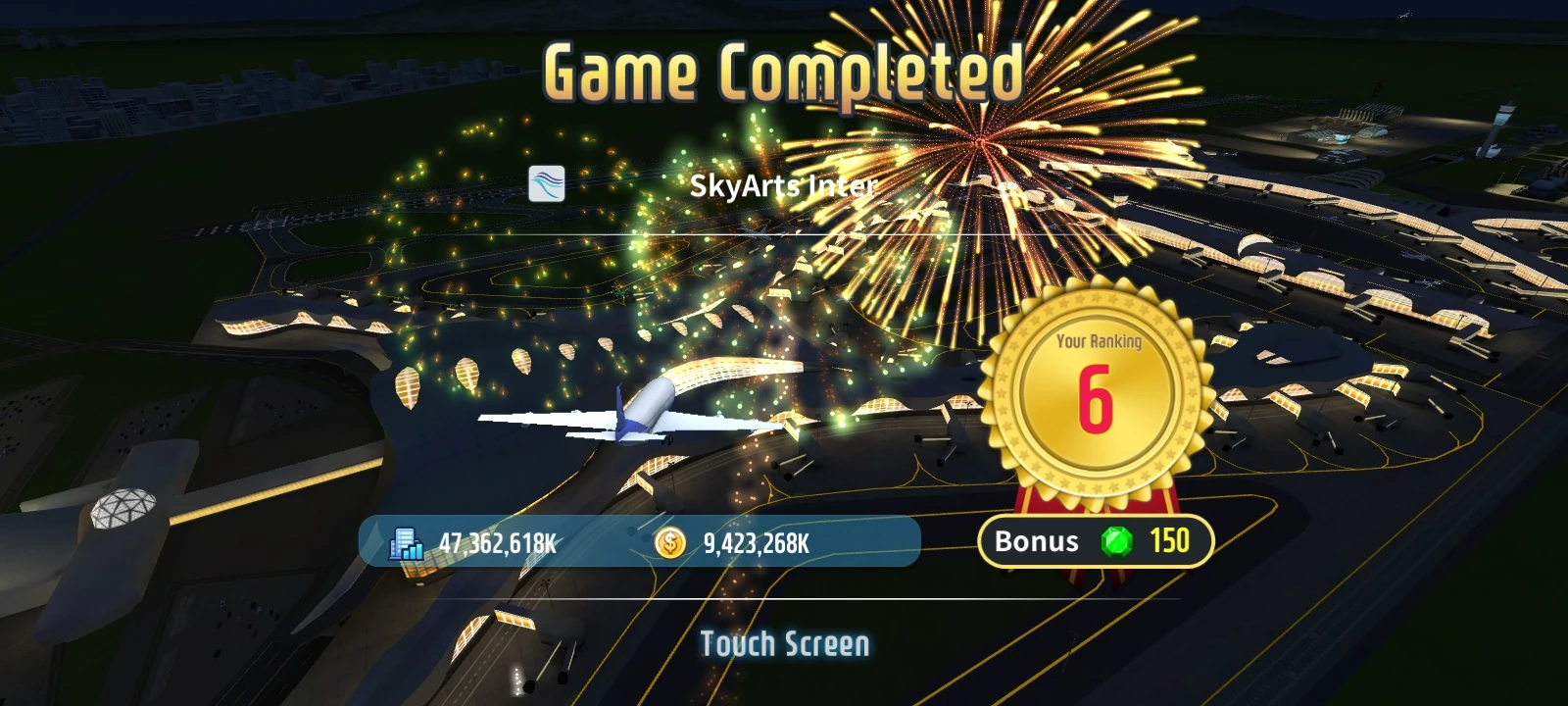
Task: Click the gold dollar coin icon
Action: coord(670,542)
